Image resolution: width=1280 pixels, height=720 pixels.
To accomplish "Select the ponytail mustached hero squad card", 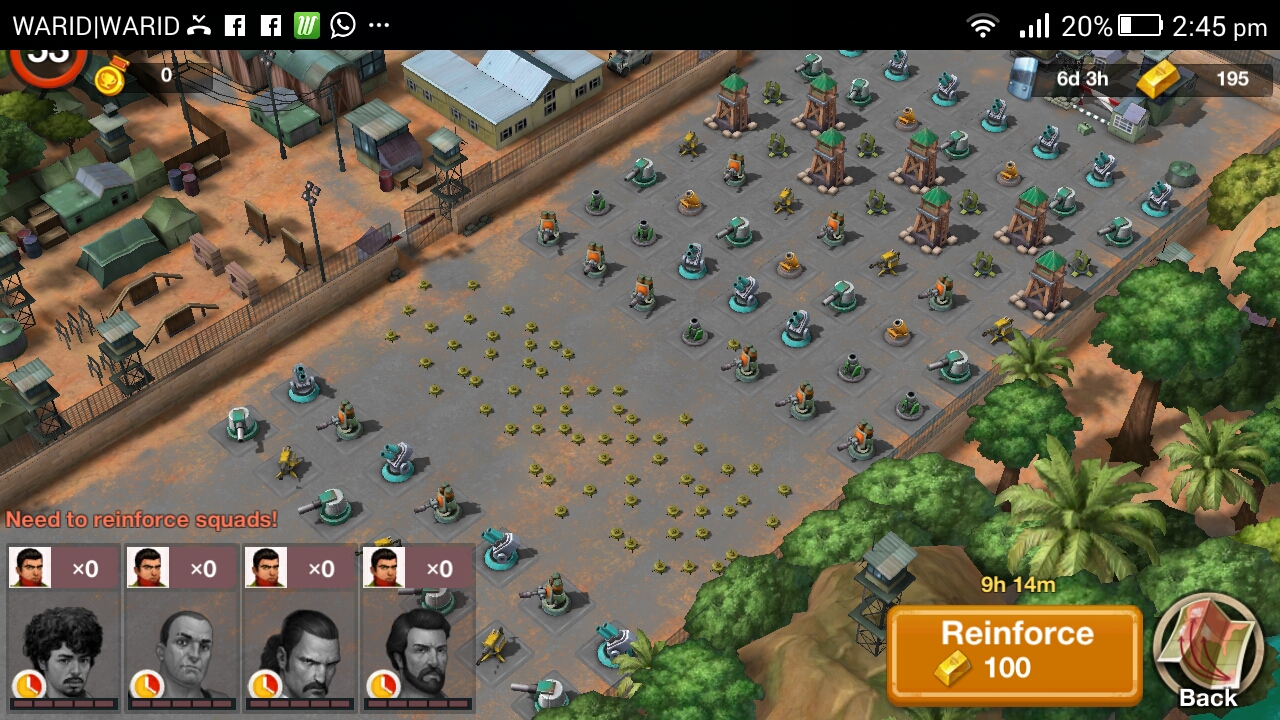I will (299, 628).
